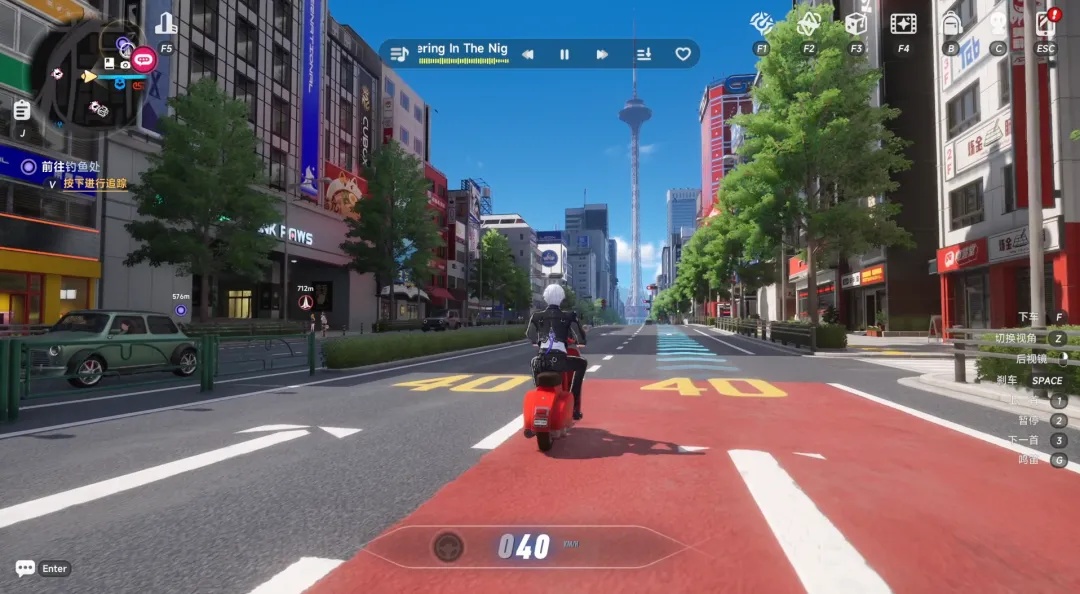Open the clipboard quest log icon
The height and width of the screenshot is (594, 1080).
[22, 109]
